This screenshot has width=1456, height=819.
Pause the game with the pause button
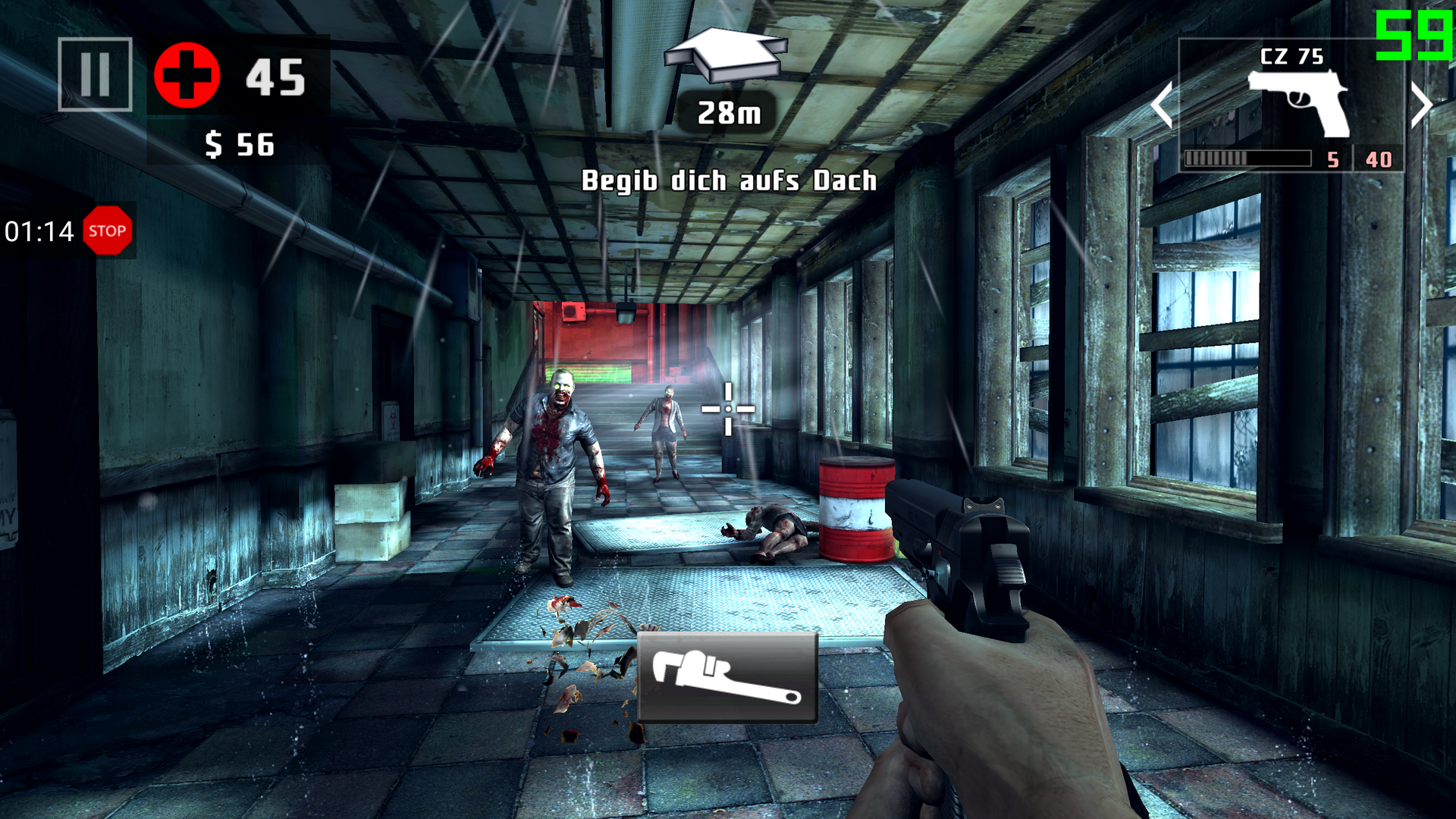95,74
